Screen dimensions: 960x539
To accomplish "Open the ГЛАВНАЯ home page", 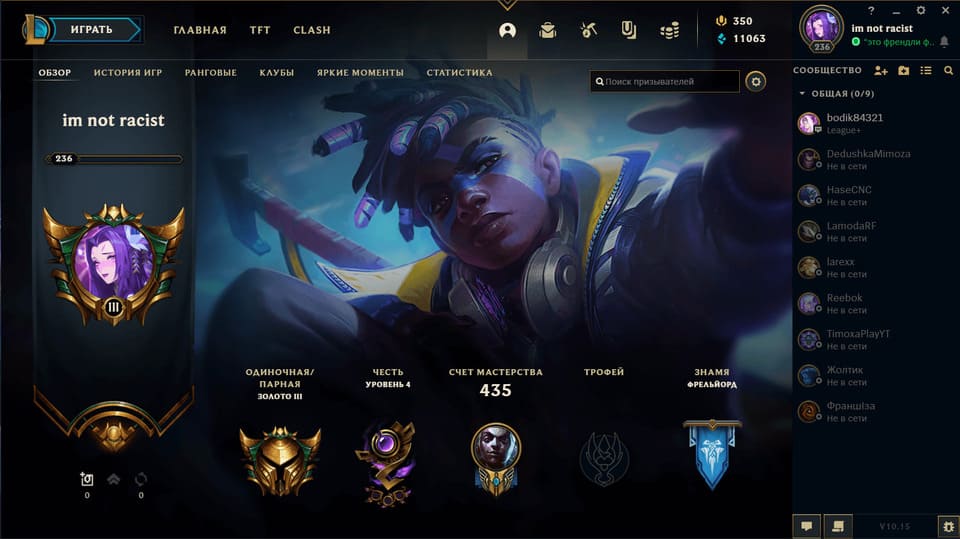I will pyautogui.click(x=200, y=30).
